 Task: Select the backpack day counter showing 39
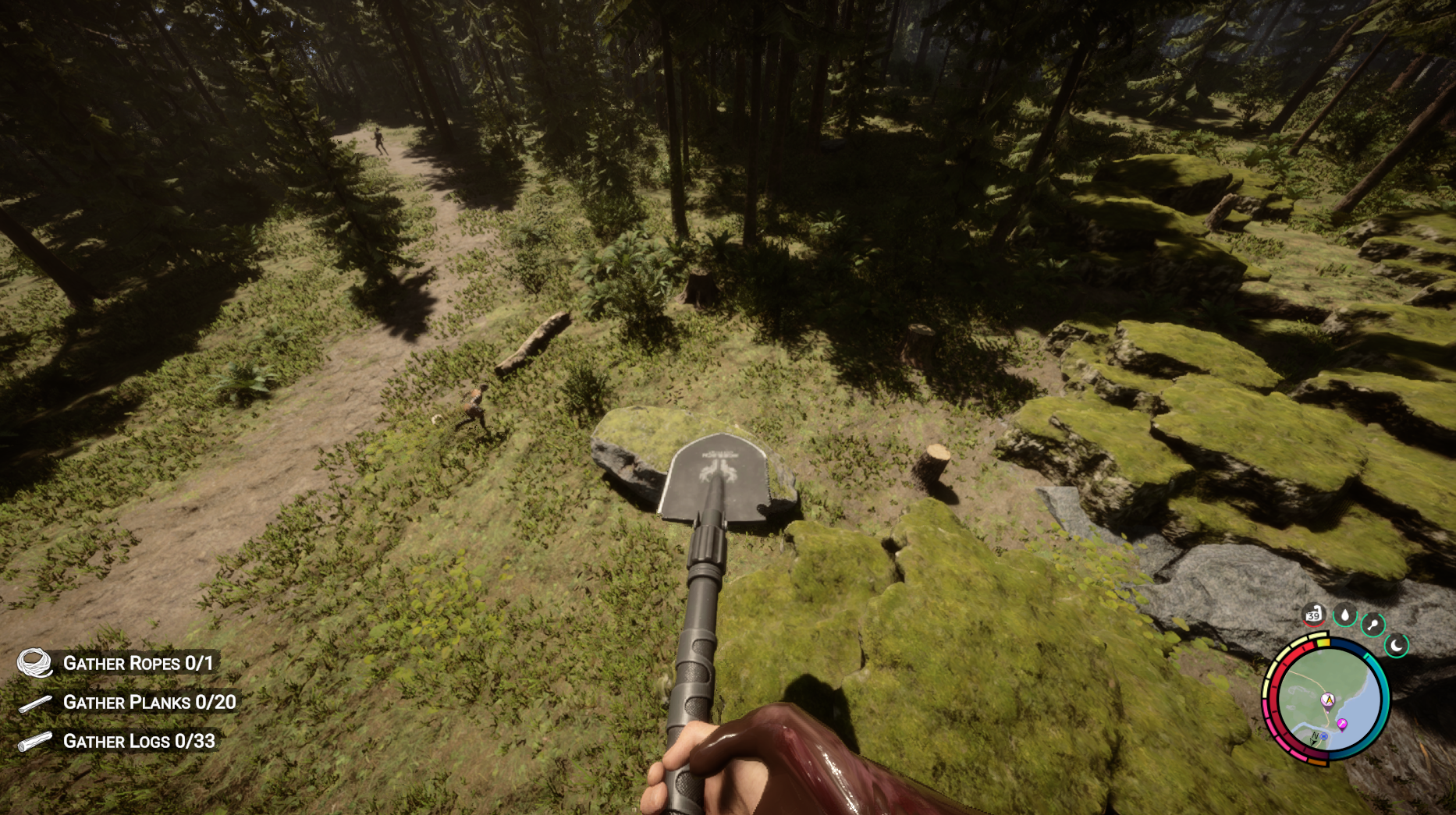(1313, 616)
